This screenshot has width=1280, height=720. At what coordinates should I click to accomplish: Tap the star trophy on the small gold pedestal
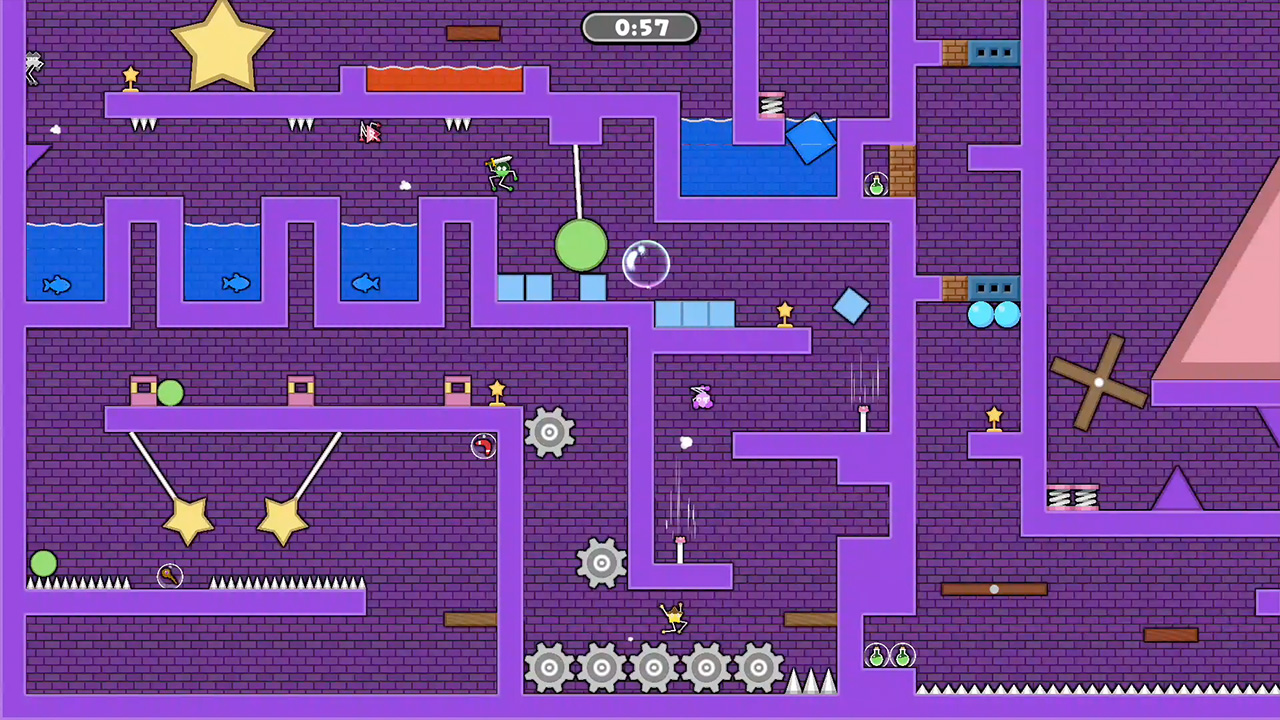coord(785,313)
